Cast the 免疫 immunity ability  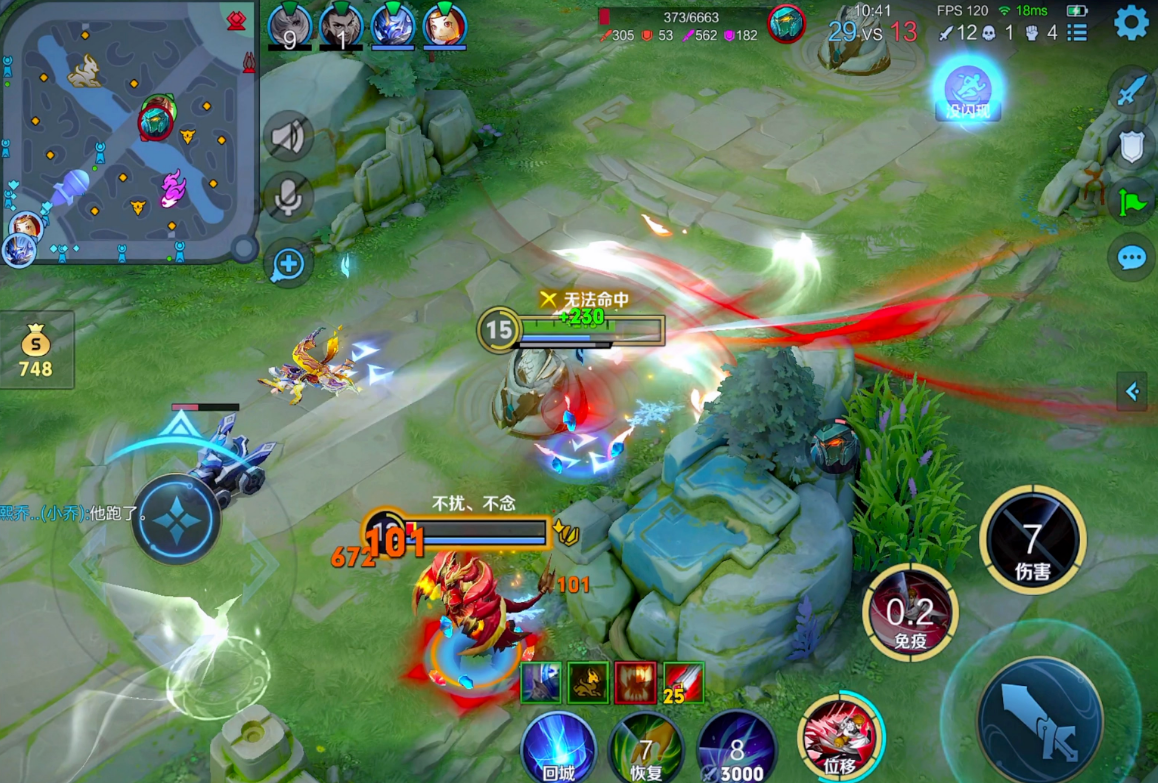(910, 612)
